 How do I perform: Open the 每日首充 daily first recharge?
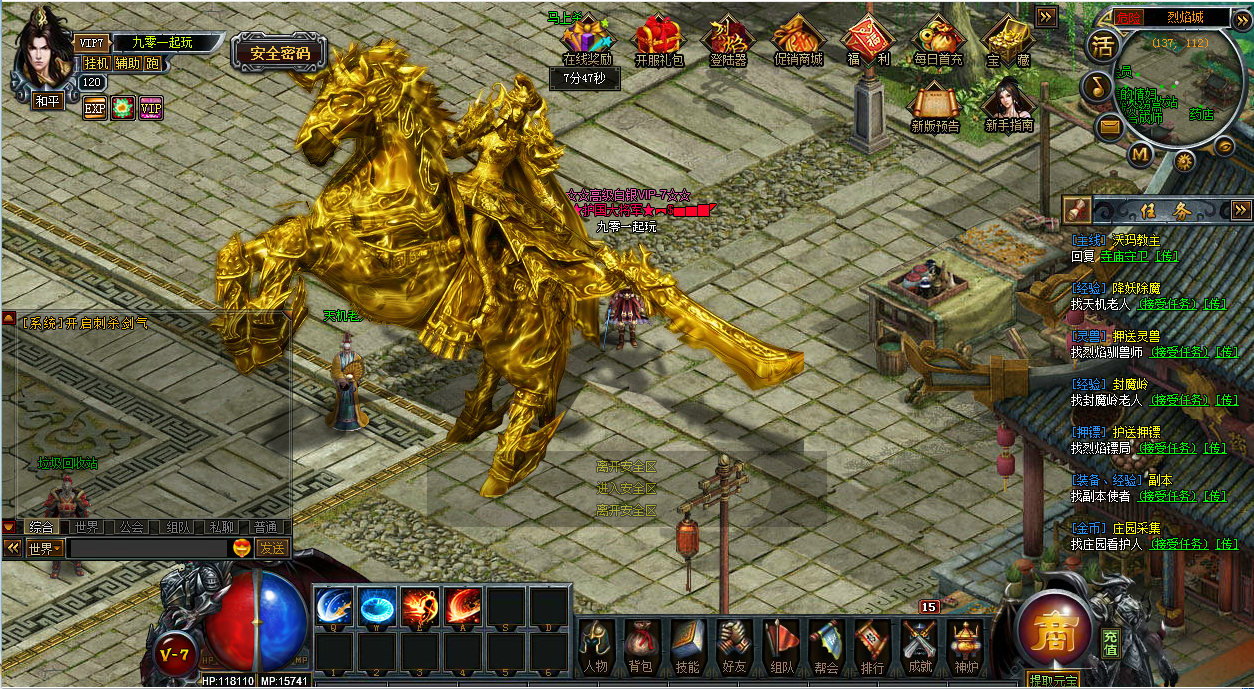937,40
